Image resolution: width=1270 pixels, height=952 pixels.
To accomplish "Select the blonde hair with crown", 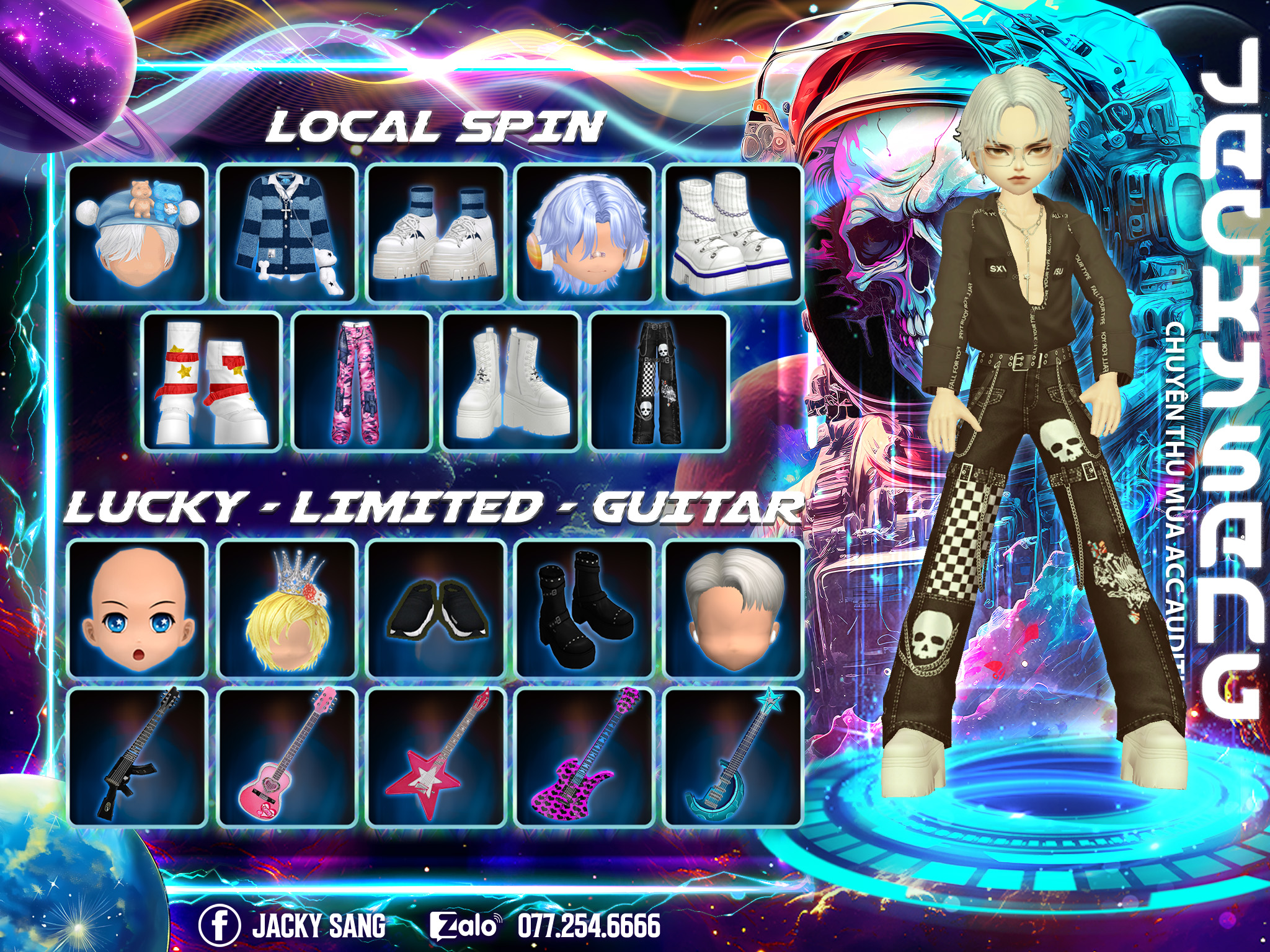I will click(287, 609).
